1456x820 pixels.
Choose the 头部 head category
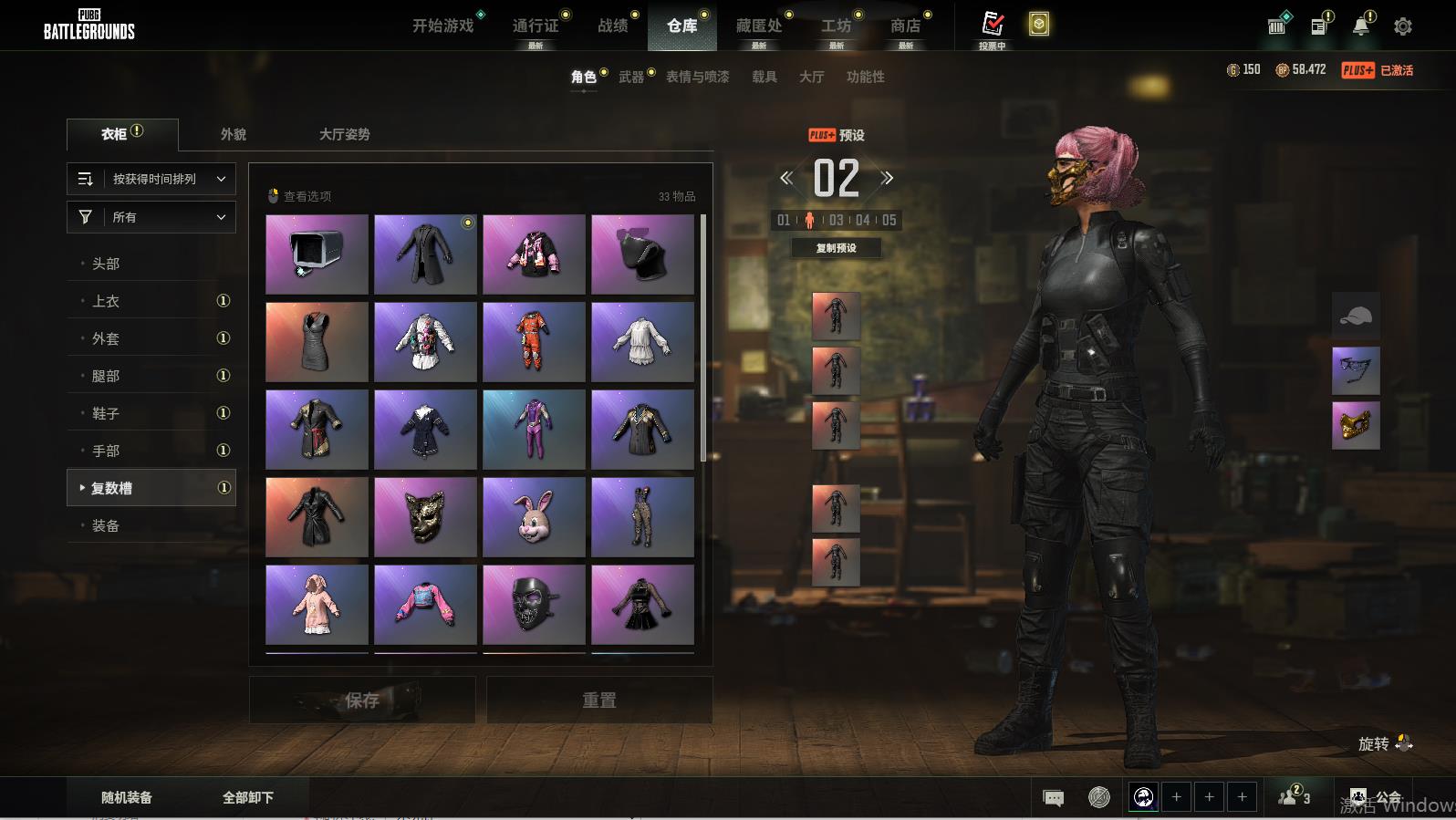pyautogui.click(x=106, y=264)
